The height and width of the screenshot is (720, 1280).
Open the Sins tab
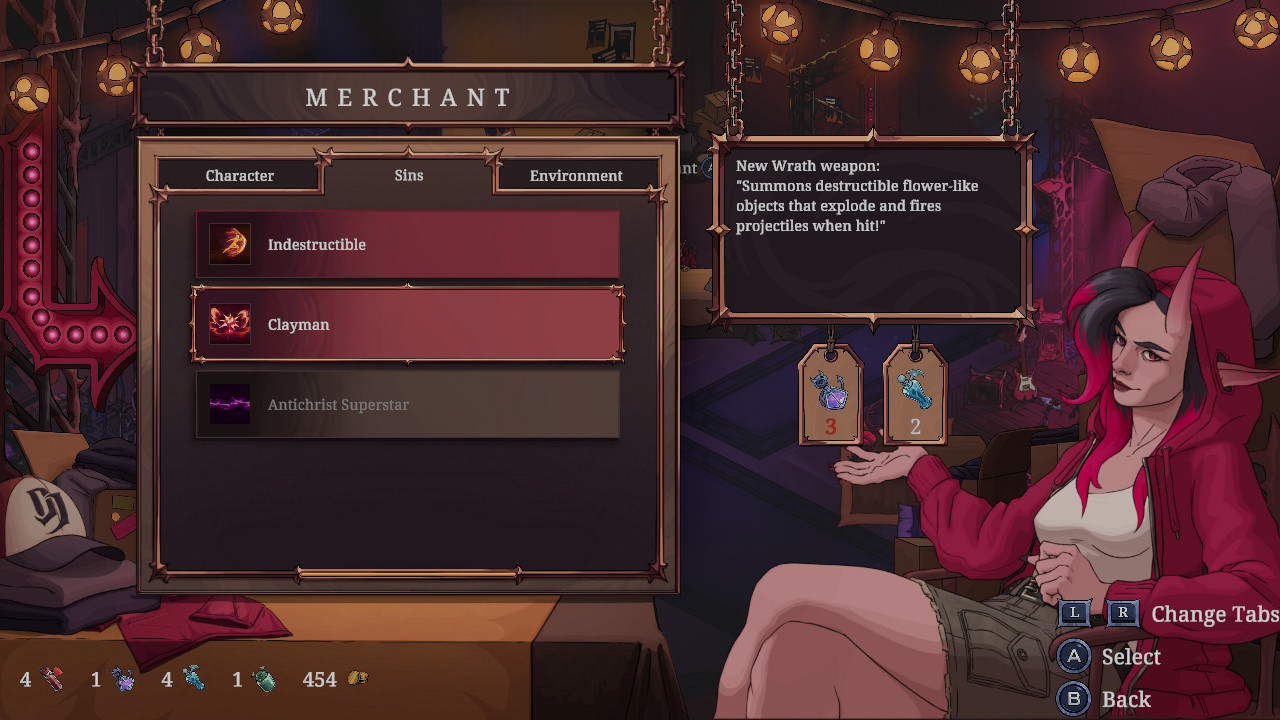click(x=409, y=175)
